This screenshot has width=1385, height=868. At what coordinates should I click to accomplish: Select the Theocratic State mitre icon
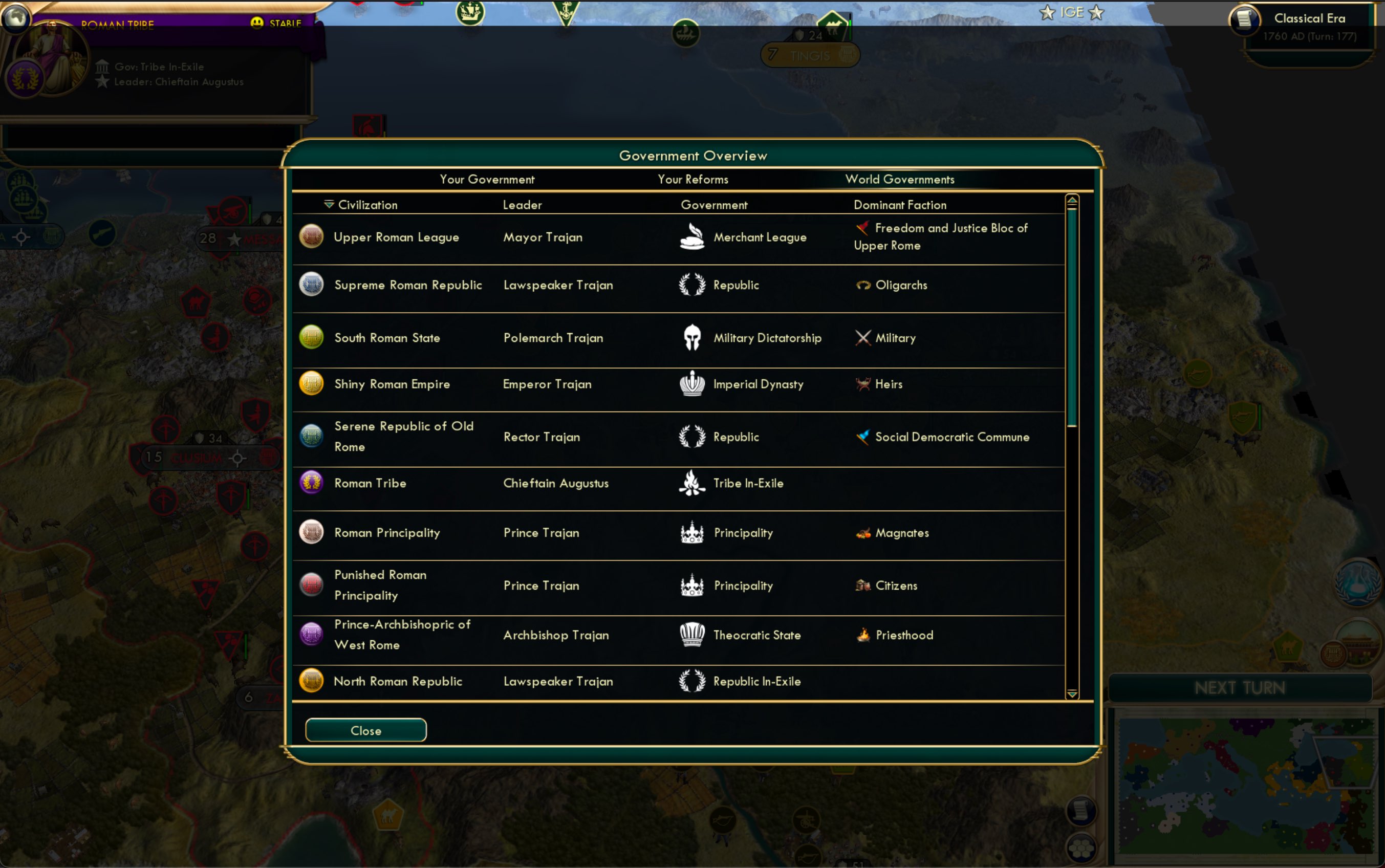[692, 634]
